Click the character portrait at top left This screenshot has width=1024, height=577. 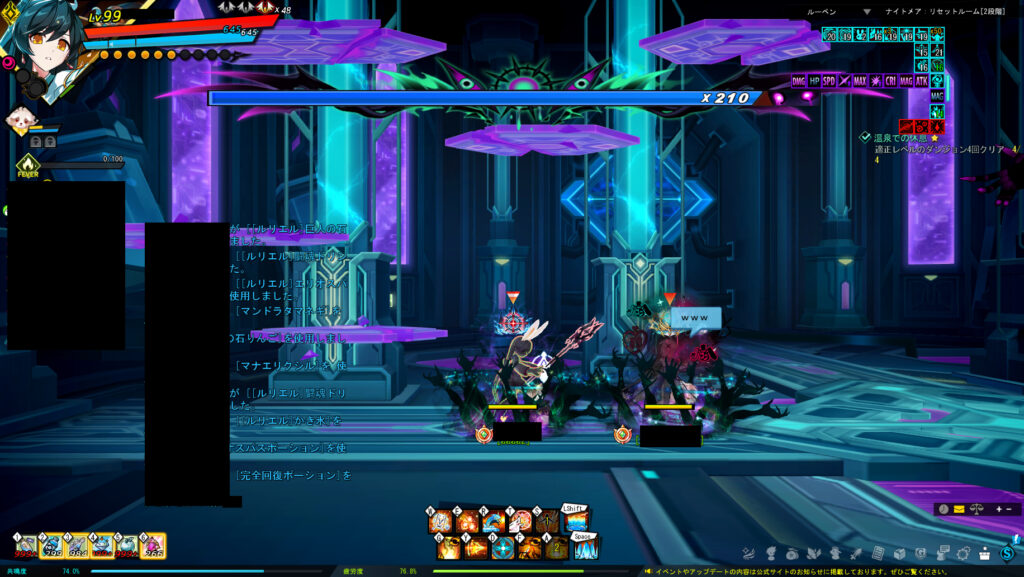tap(40, 40)
